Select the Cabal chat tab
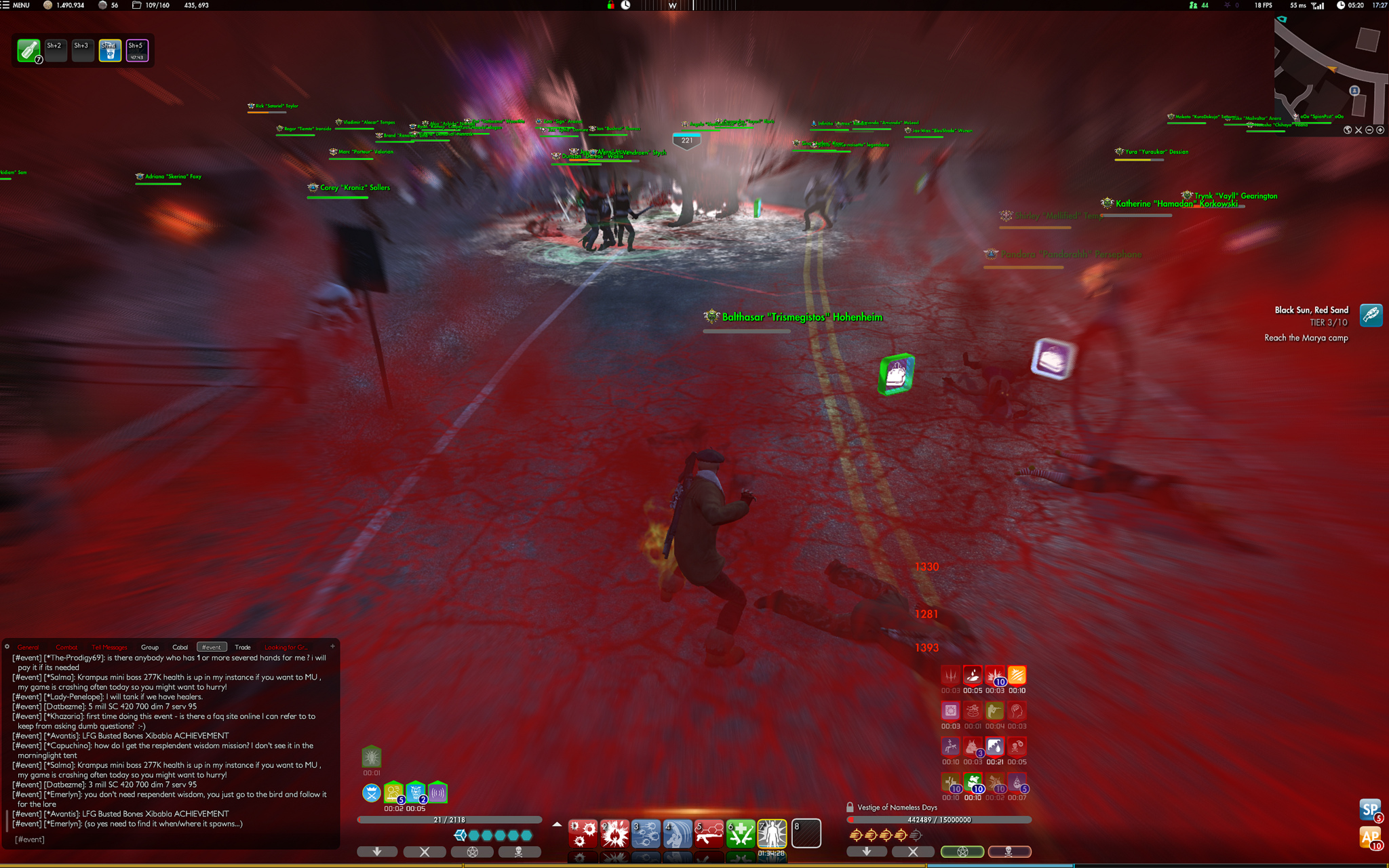 180,647
